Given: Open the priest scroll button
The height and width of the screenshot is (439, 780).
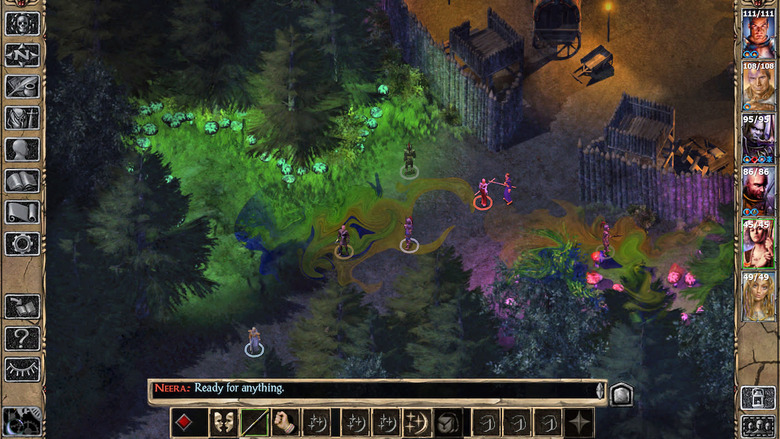Looking at the screenshot, I should 22,212.
